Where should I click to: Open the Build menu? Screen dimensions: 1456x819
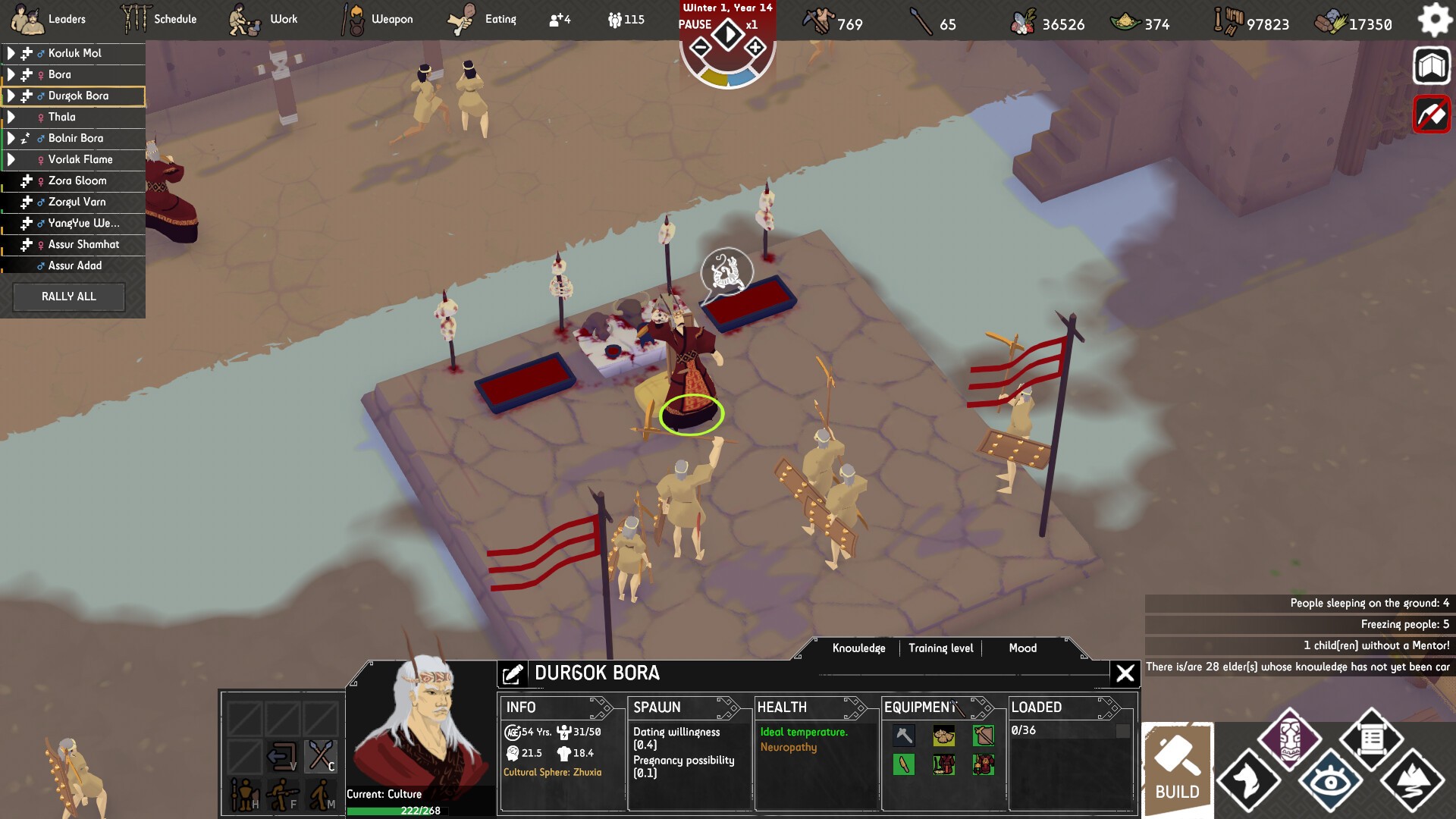pos(1178,770)
